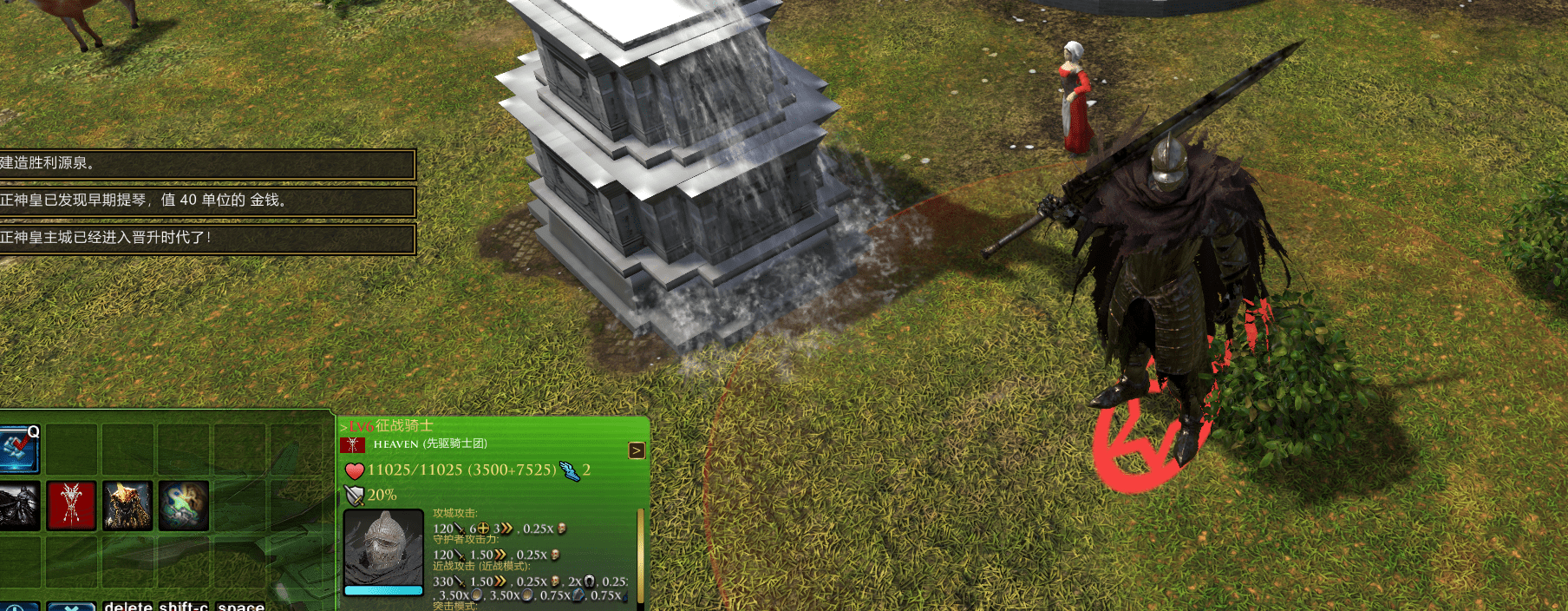Activate the green-blue swirling orb ability
The width and height of the screenshot is (1568, 611).
[x=183, y=505]
